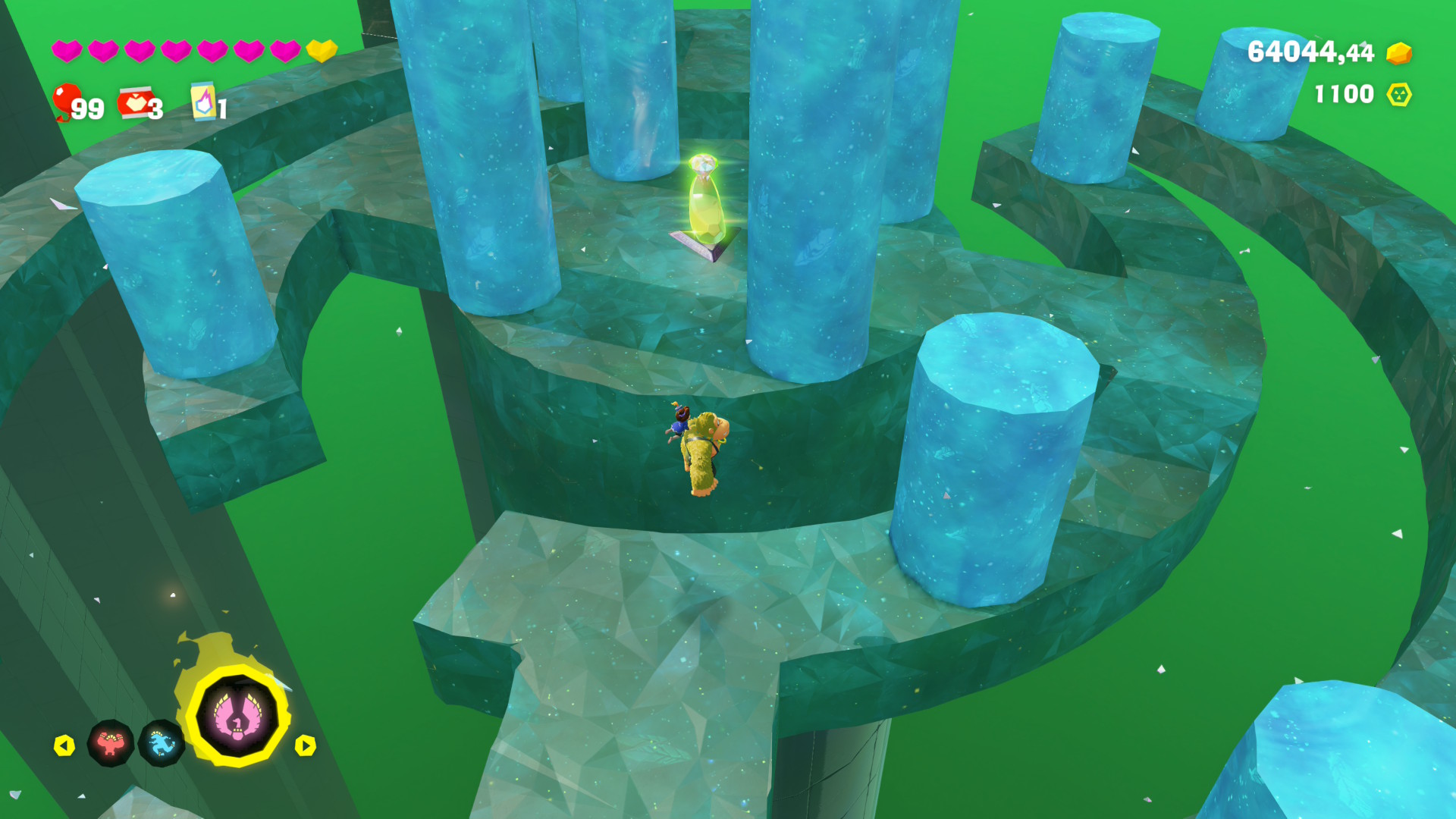Viewport: 1456px width, 819px height.
Task: Select the red balloon lives icon
Action: (x=66, y=101)
